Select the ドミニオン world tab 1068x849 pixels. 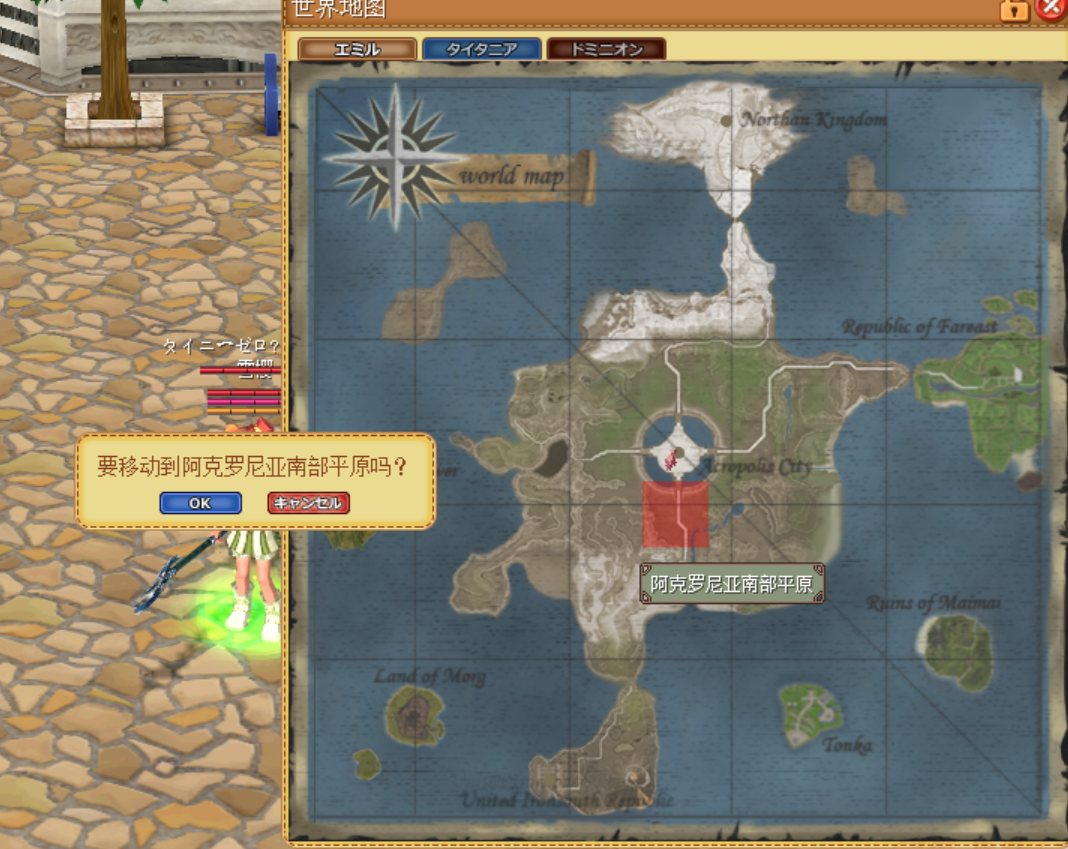pyautogui.click(x=606, y=49)
